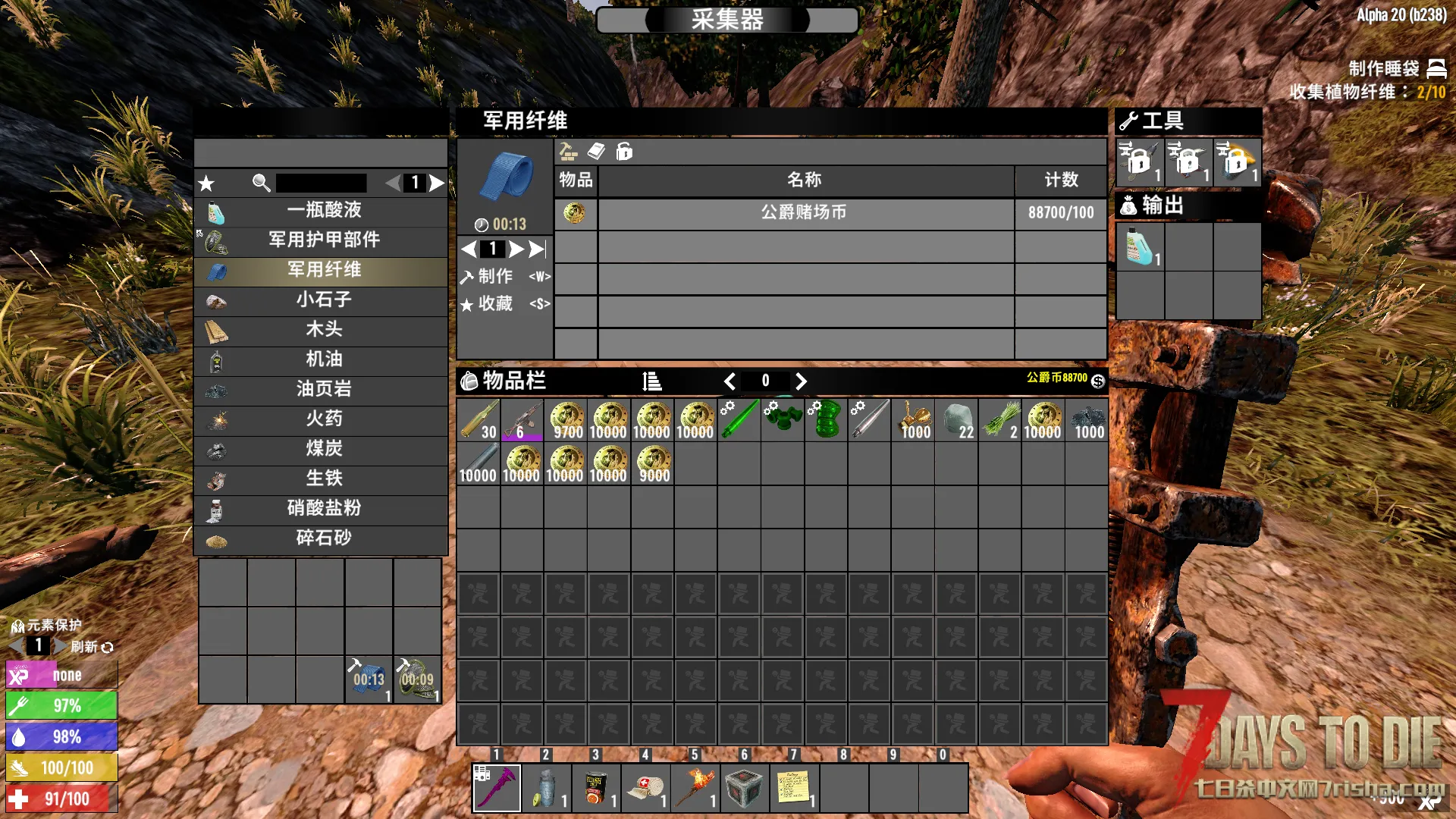Set craft quantity to maximum
1456x819 pixels.
click(537, 249)
